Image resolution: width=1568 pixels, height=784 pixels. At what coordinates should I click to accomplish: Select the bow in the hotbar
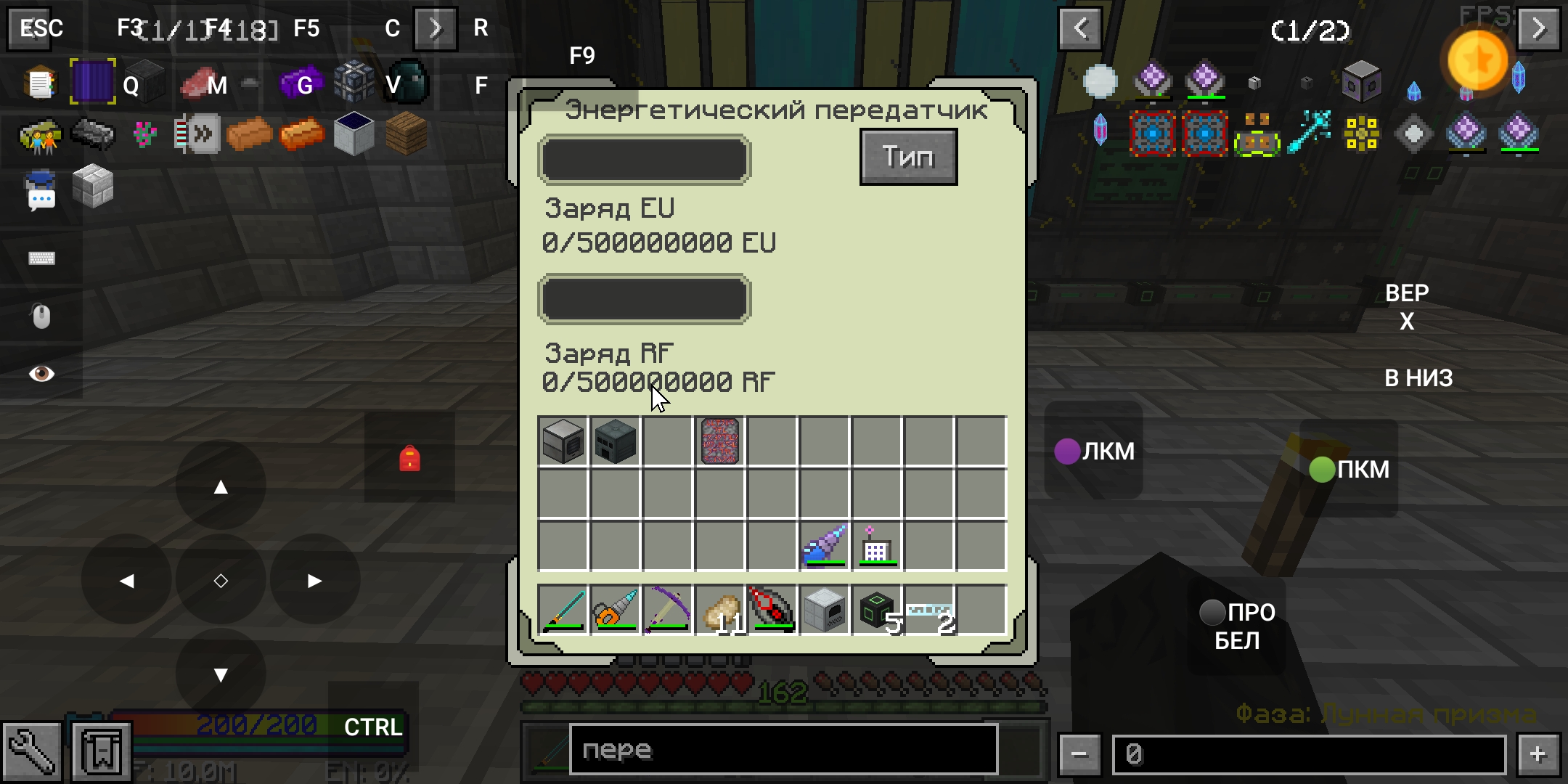tap(668, 610)
